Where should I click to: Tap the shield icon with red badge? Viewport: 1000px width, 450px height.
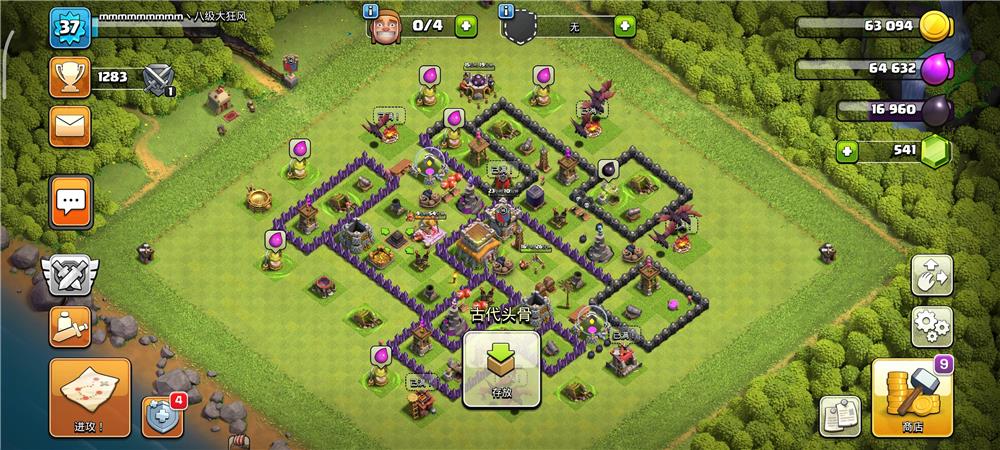coord(163,415)
